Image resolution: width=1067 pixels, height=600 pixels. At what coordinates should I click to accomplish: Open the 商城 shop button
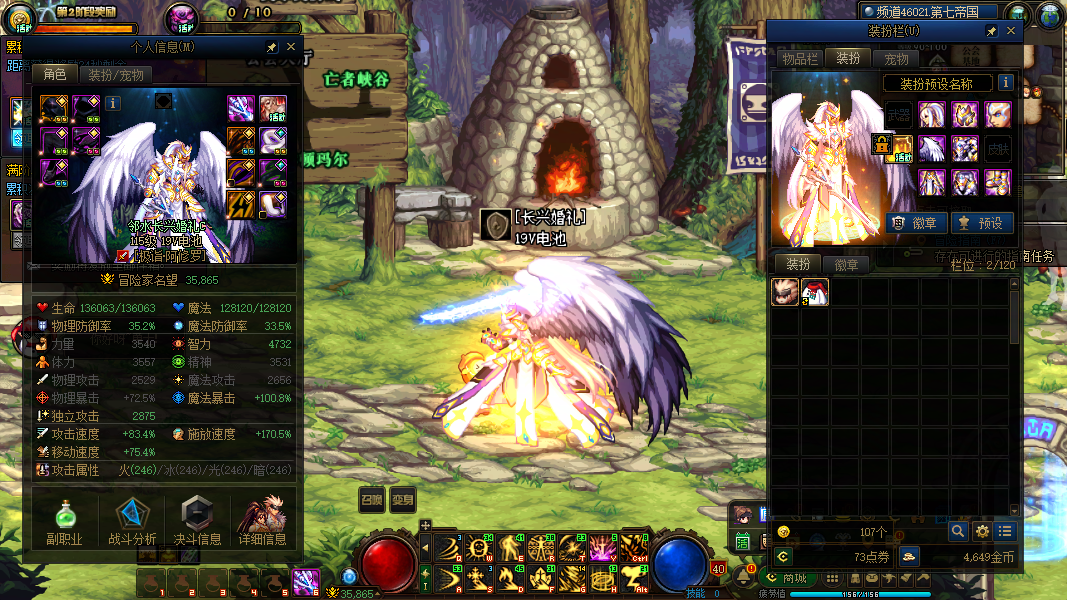(787, 578)
